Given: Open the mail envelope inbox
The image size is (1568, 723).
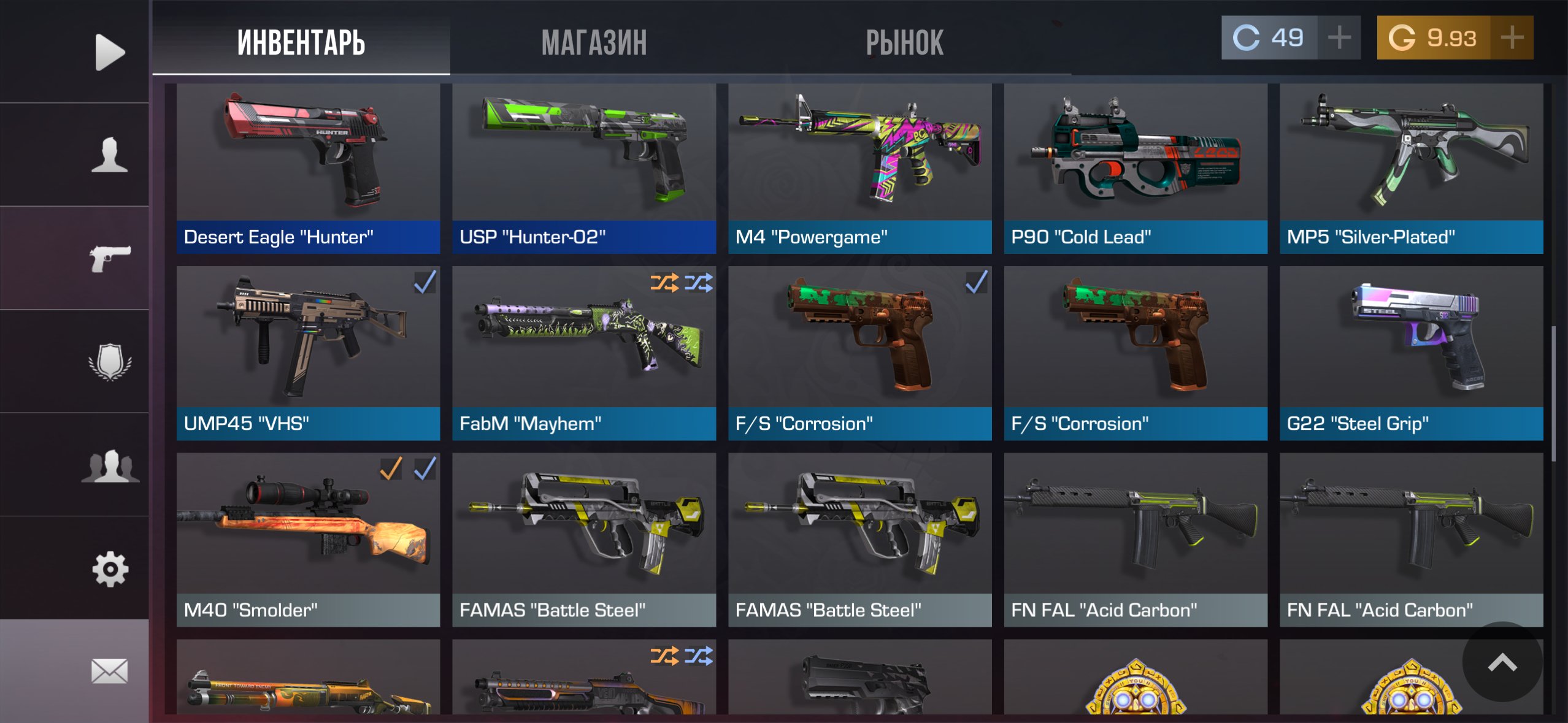Looking at the screenshot, I should (110, 671).
